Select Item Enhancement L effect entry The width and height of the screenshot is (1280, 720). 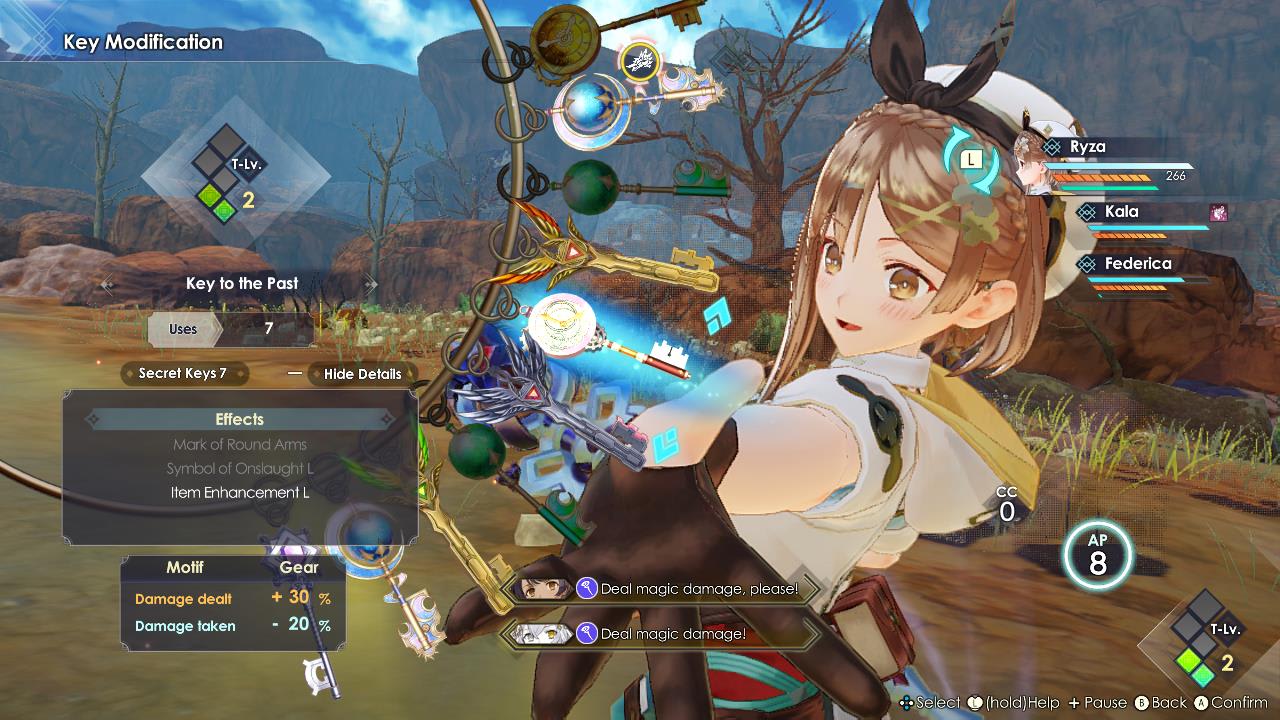pyautogui.click(x=239, y=492)
